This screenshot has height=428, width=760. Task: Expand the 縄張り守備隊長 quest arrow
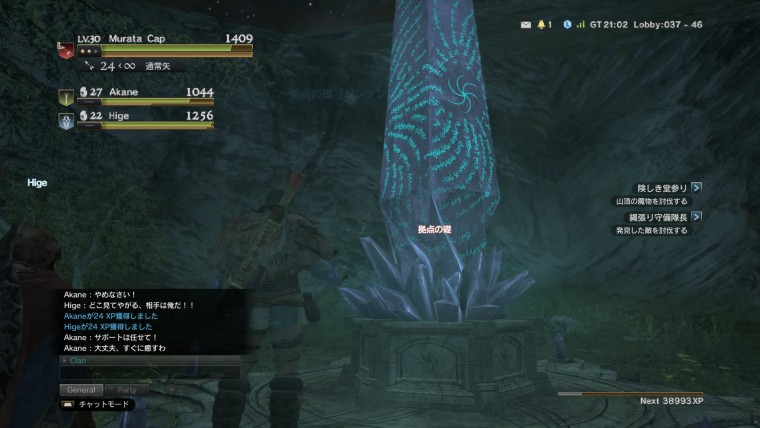tap(697, 216)
